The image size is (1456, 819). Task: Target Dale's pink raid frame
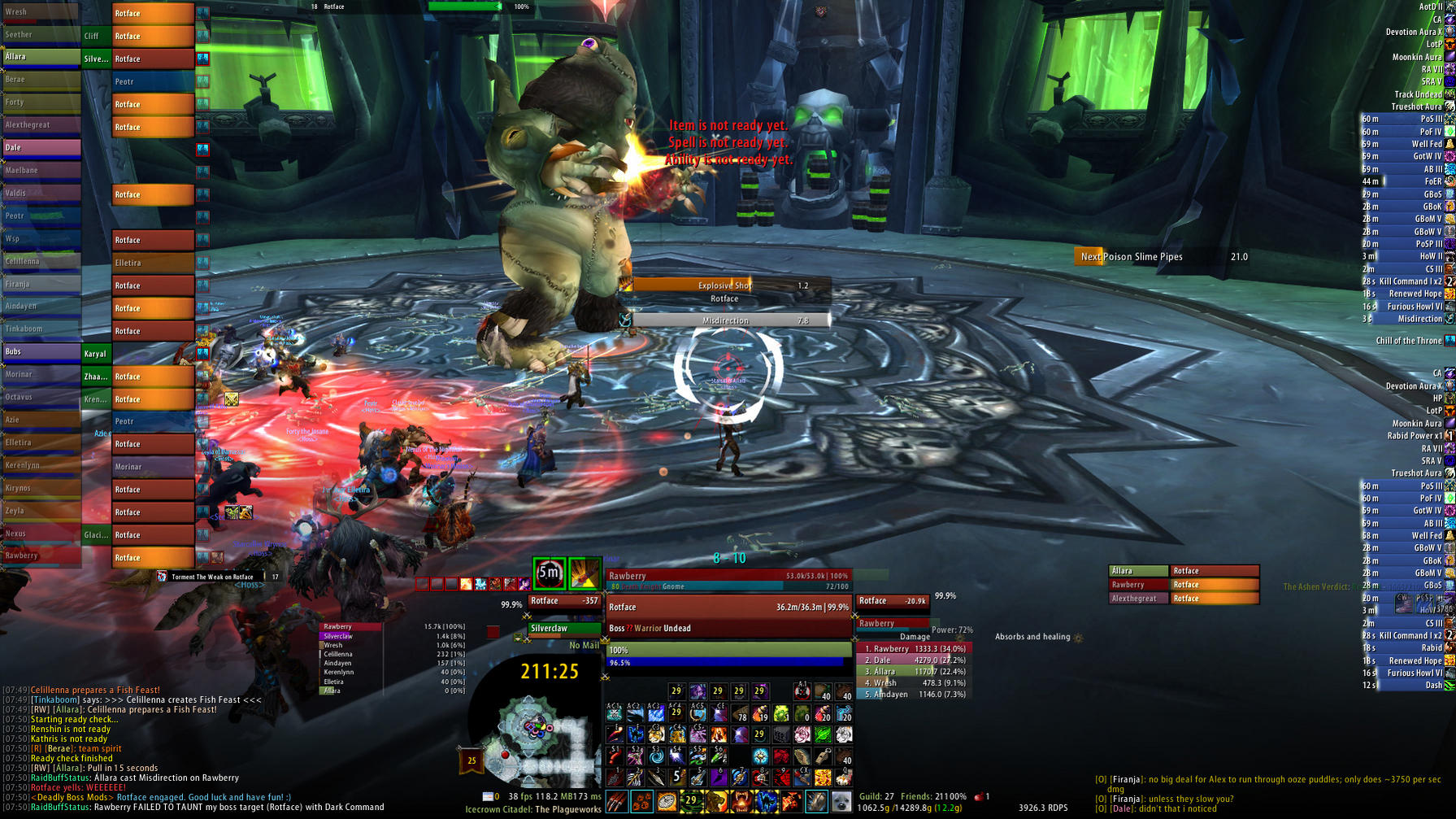pyautogui.click(x=41, y=147)
